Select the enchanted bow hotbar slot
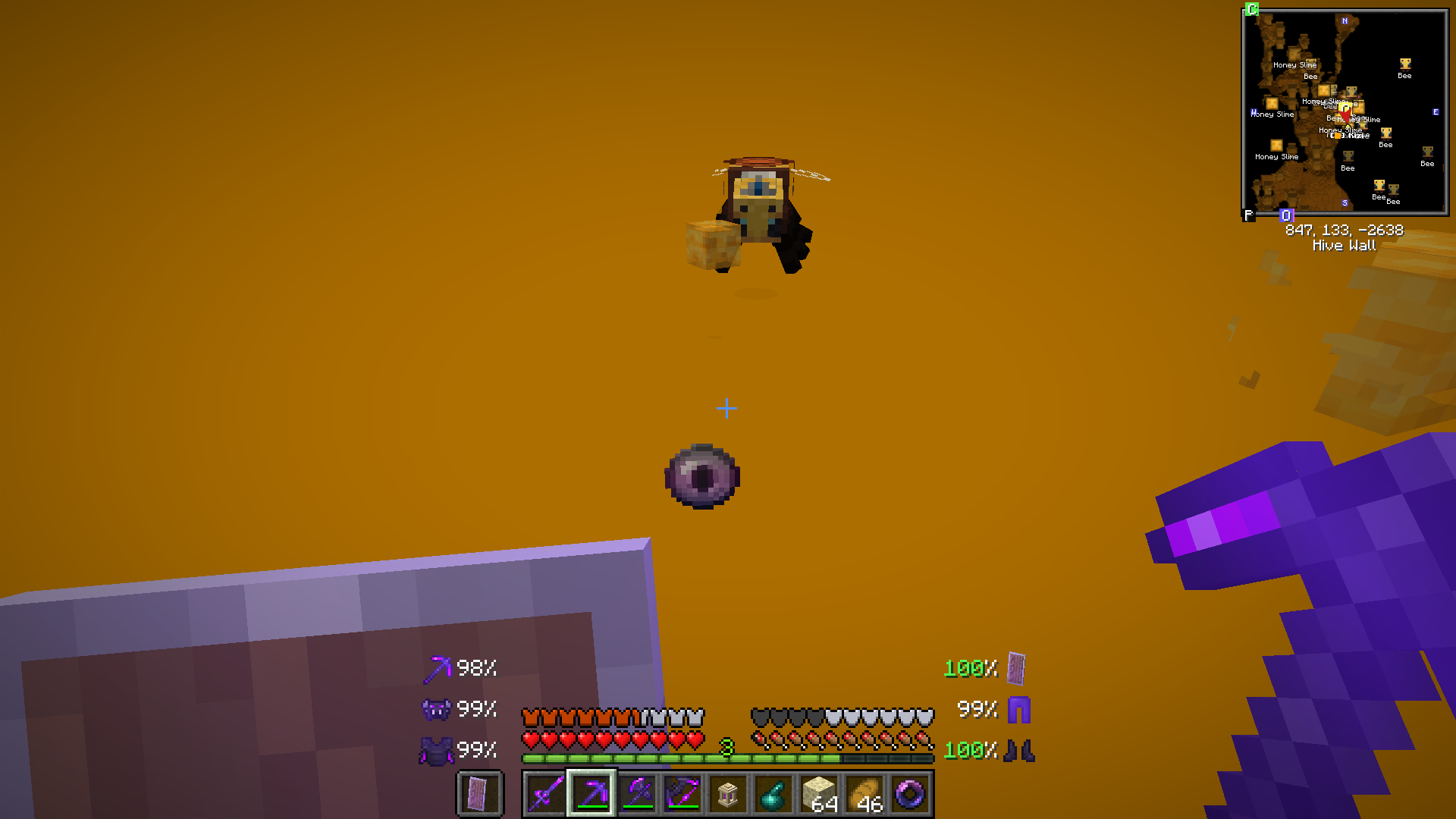1456x819 pixels. tap(683, 793)
